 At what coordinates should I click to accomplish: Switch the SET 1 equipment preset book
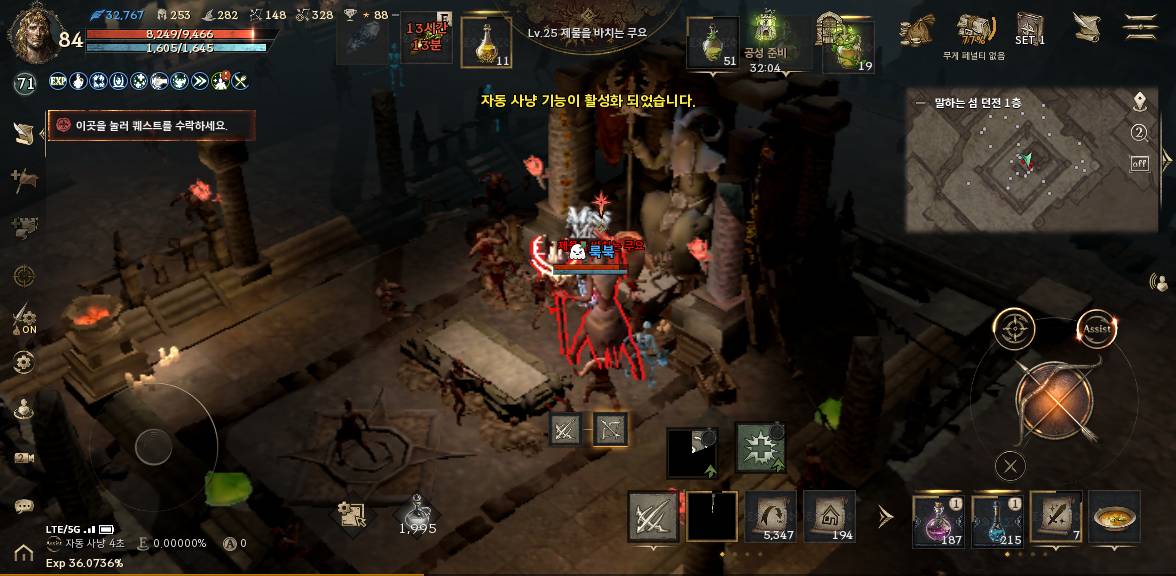pos(1029,28)
